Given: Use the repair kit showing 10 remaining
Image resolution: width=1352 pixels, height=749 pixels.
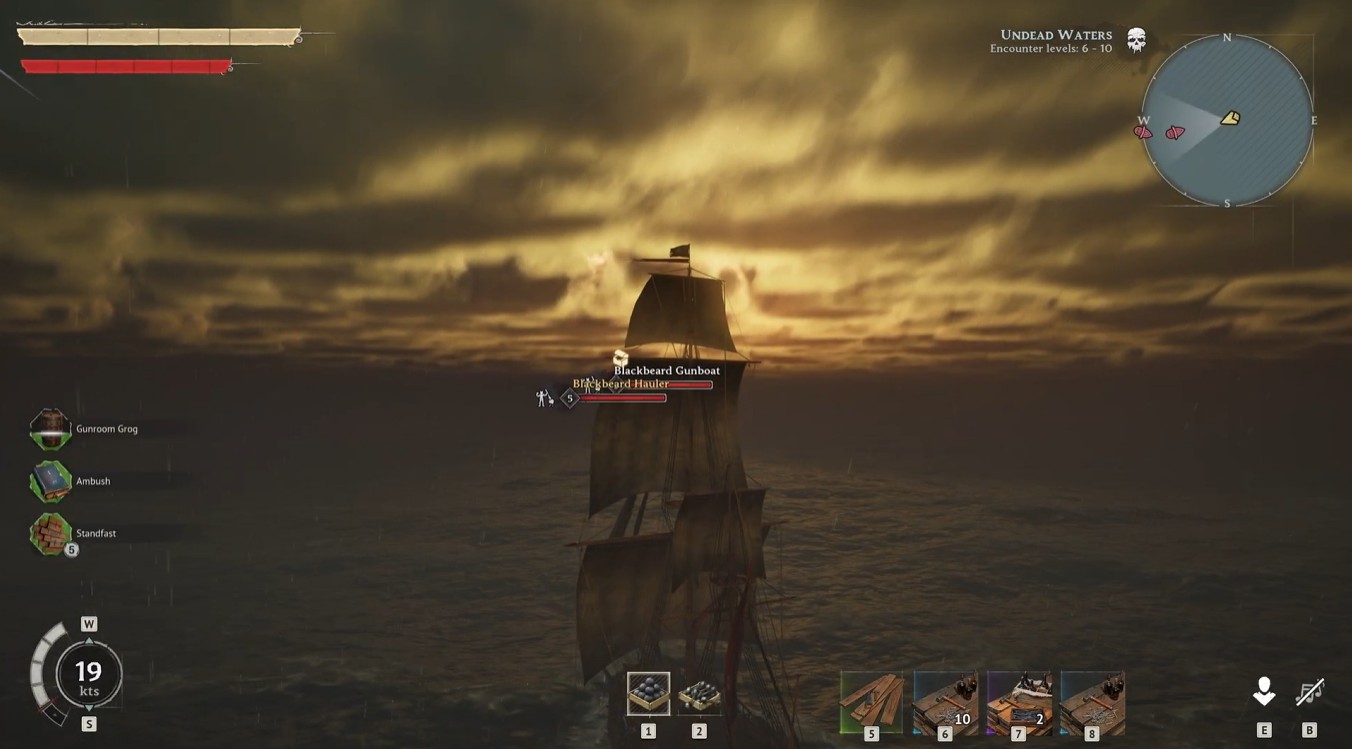Looking at the screenshot, I should pos(945,701).
